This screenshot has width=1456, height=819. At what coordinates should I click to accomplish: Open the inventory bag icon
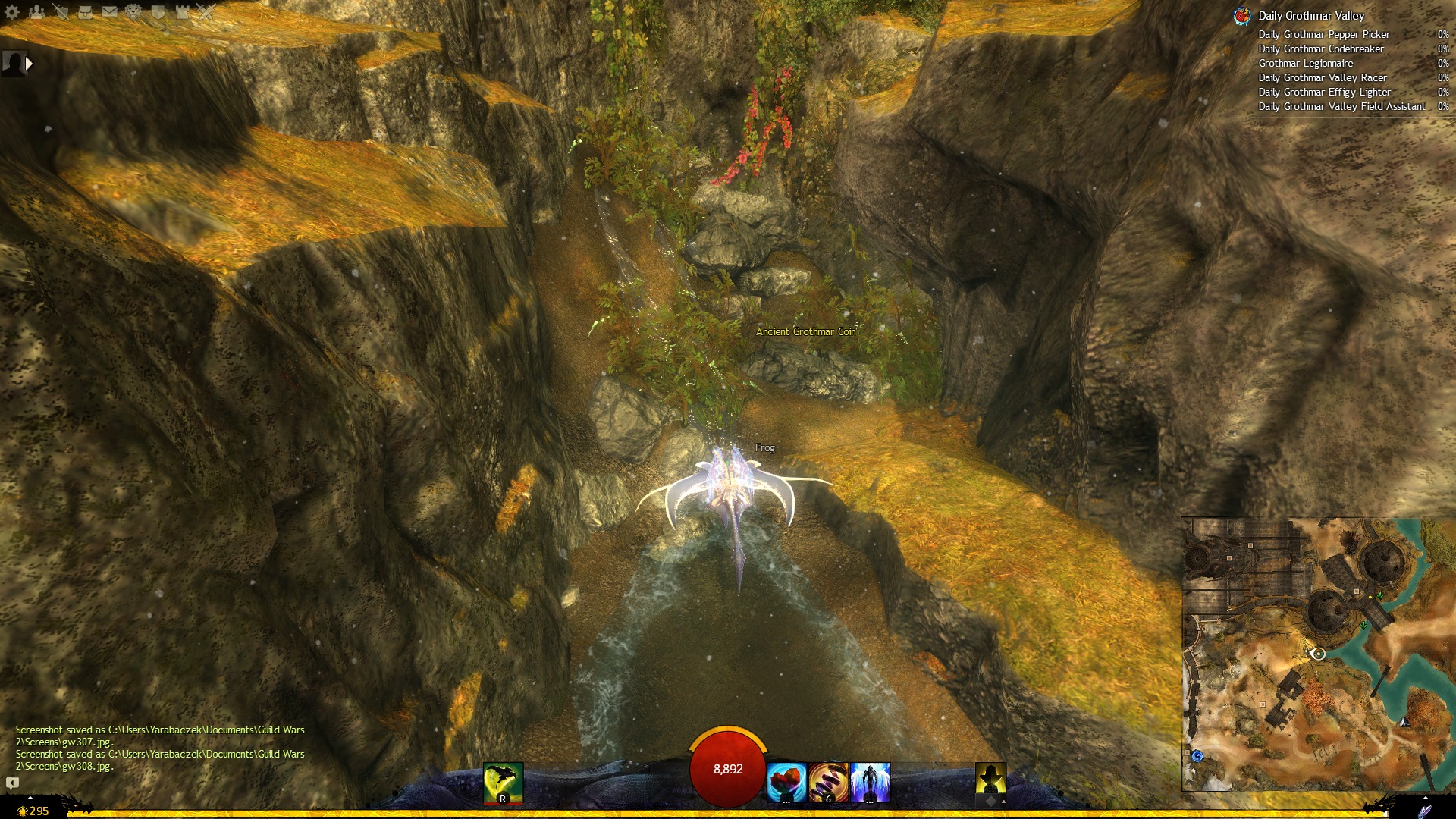click(85, 11)
